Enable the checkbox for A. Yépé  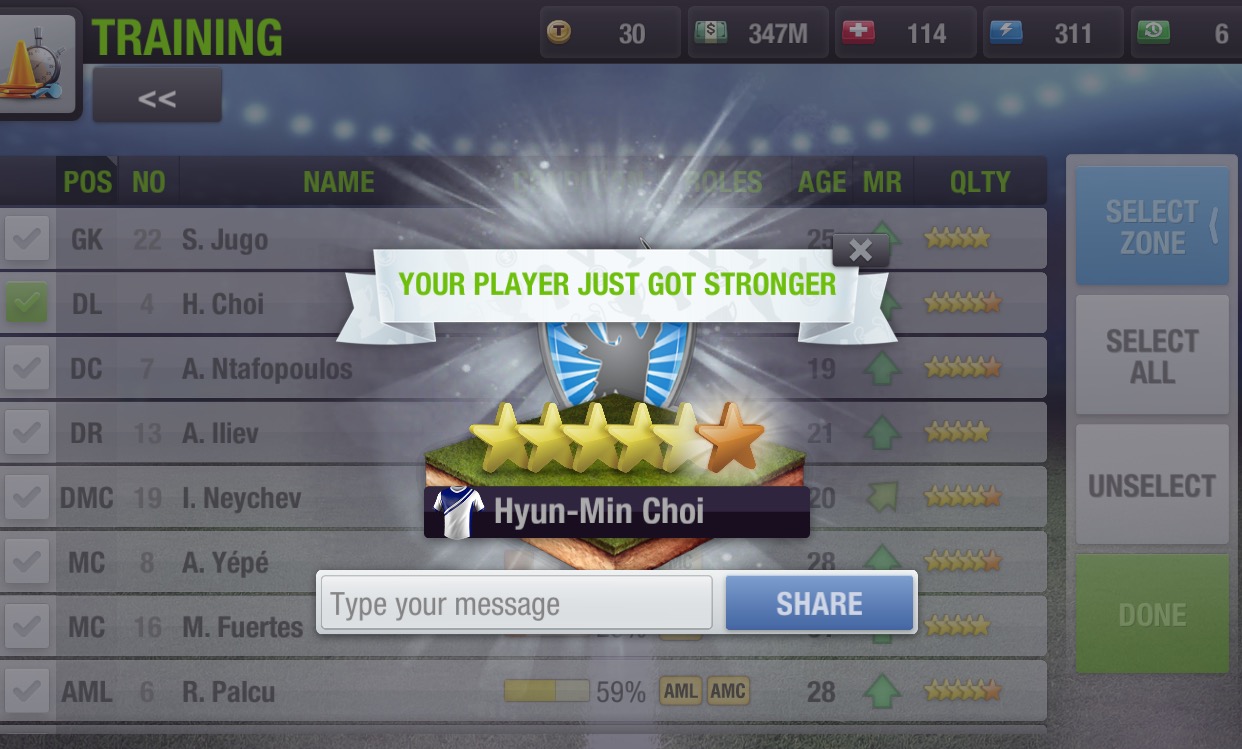27,563
